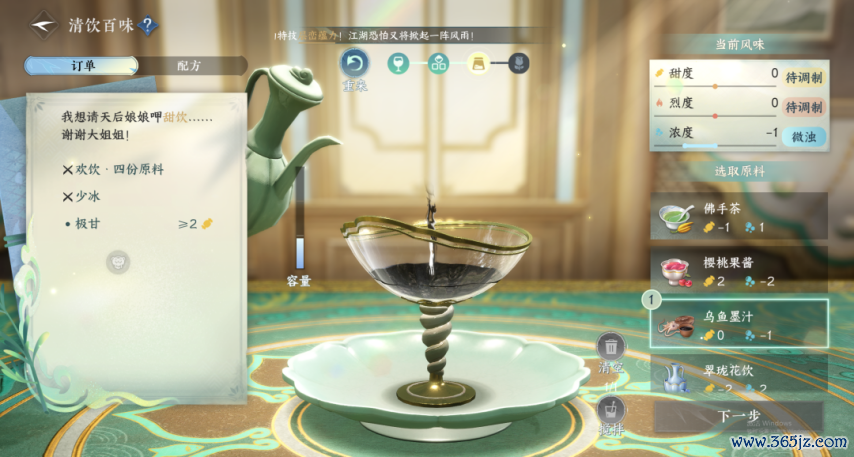Add 樱桃果酱 ingredient to the drink
The width and height of the screenshot is (854, 457).
click(x=739, y=270)
